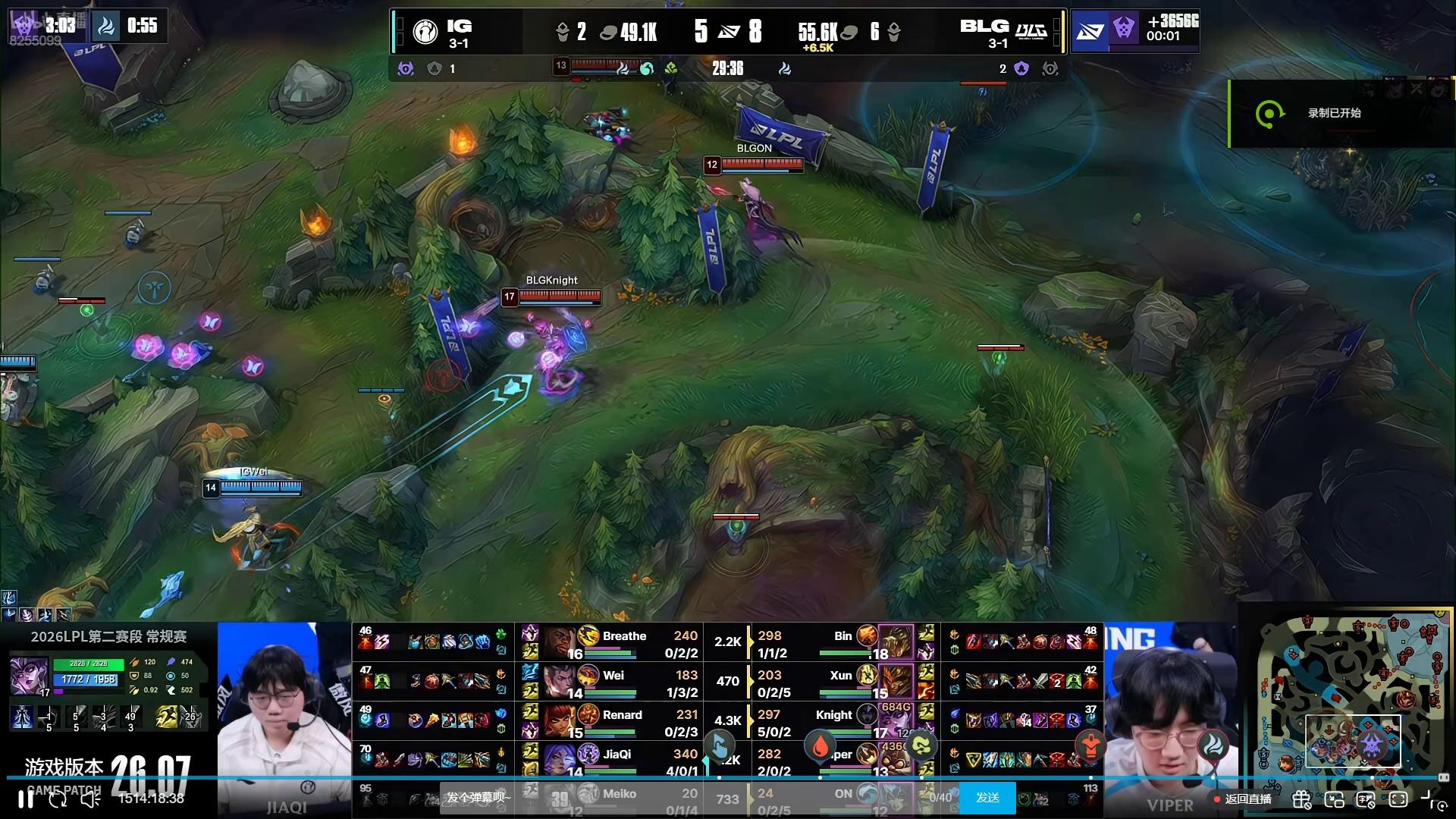The width and height of the screenshot is (1456, 819).
Task: Select the level 17 champion portrait in the stats panel
Action: (x=29, y=676)
